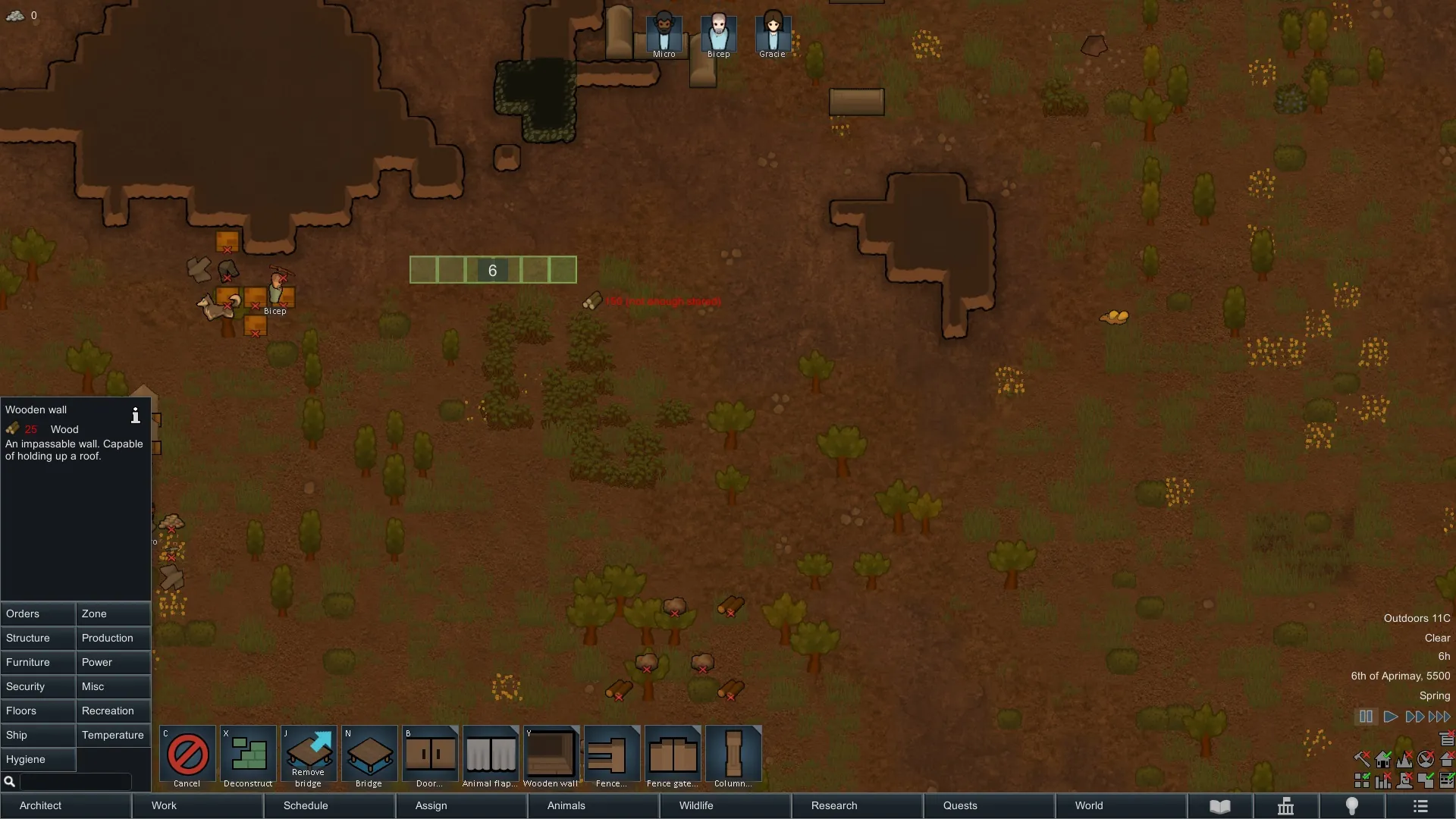
Task: Select the Wooden wall build option
Action: click(x=551, y=757)
